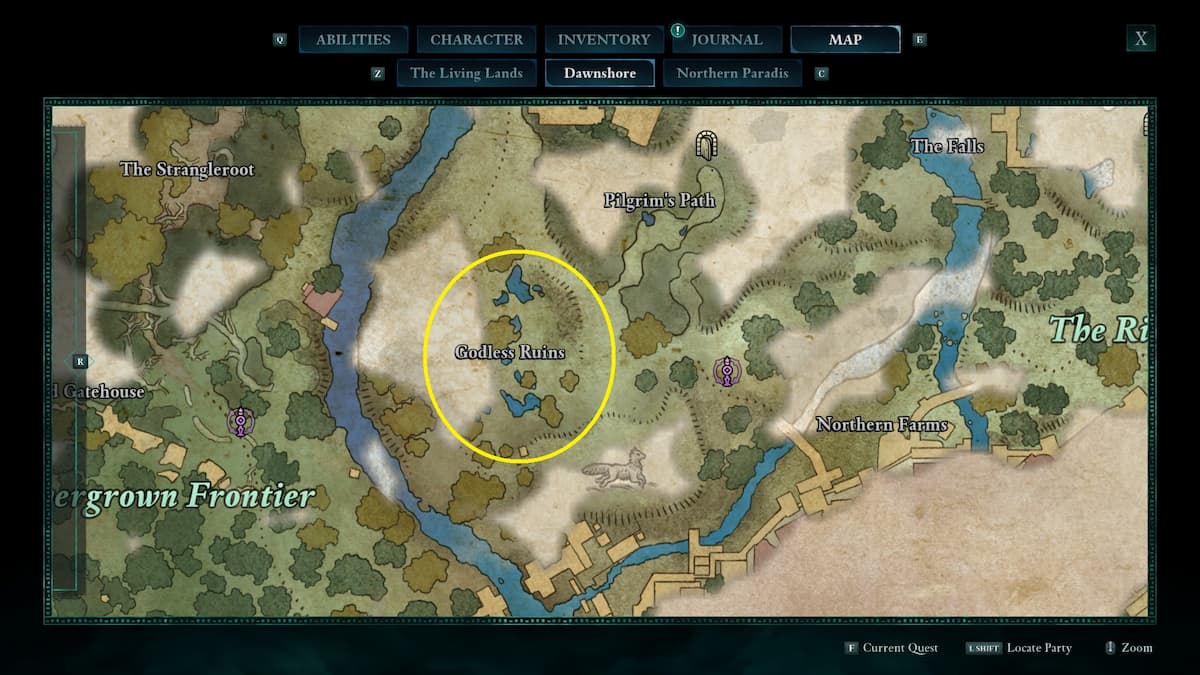1200x675 pixels.
Task: Select the Pilgrim's Path stone archway marker
Action: pos(708,147)
